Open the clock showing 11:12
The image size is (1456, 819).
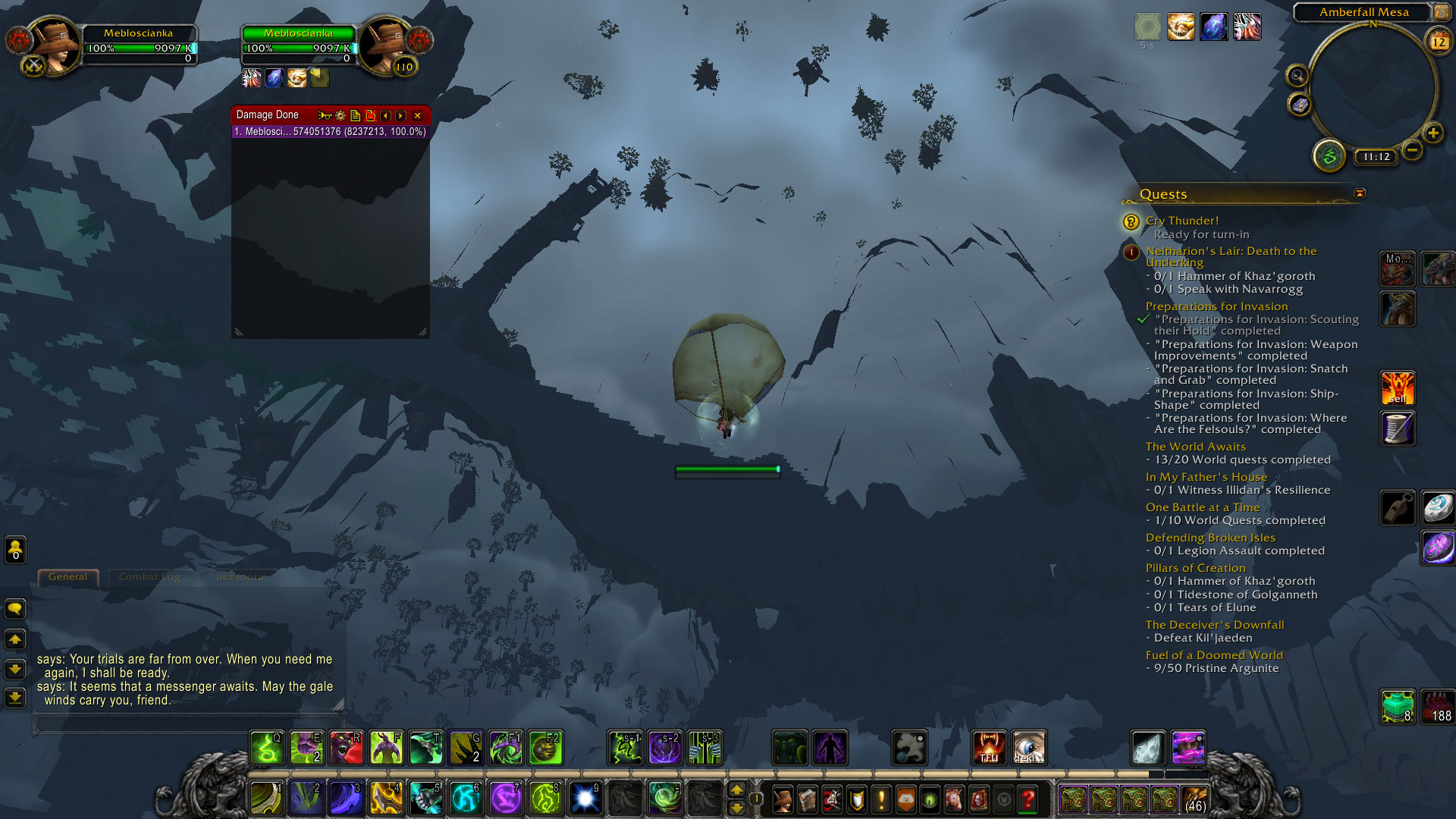[1376, 157]
